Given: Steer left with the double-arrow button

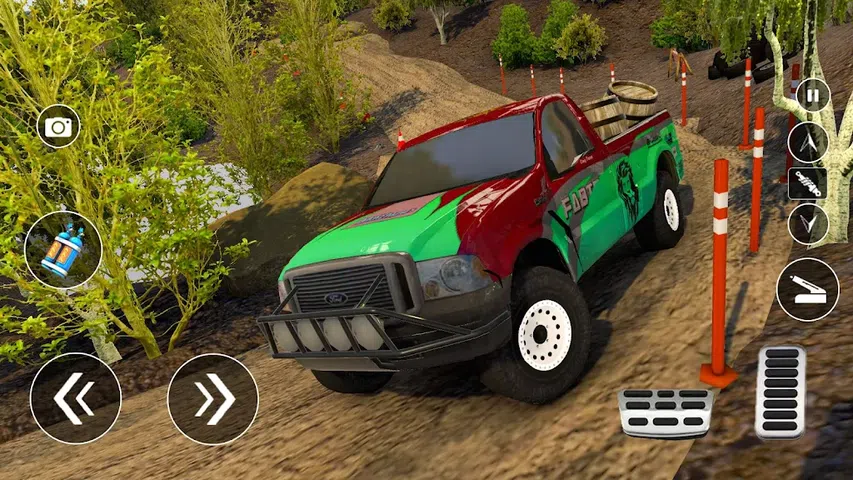Looking at the screenshot, I should pos(75,398).
